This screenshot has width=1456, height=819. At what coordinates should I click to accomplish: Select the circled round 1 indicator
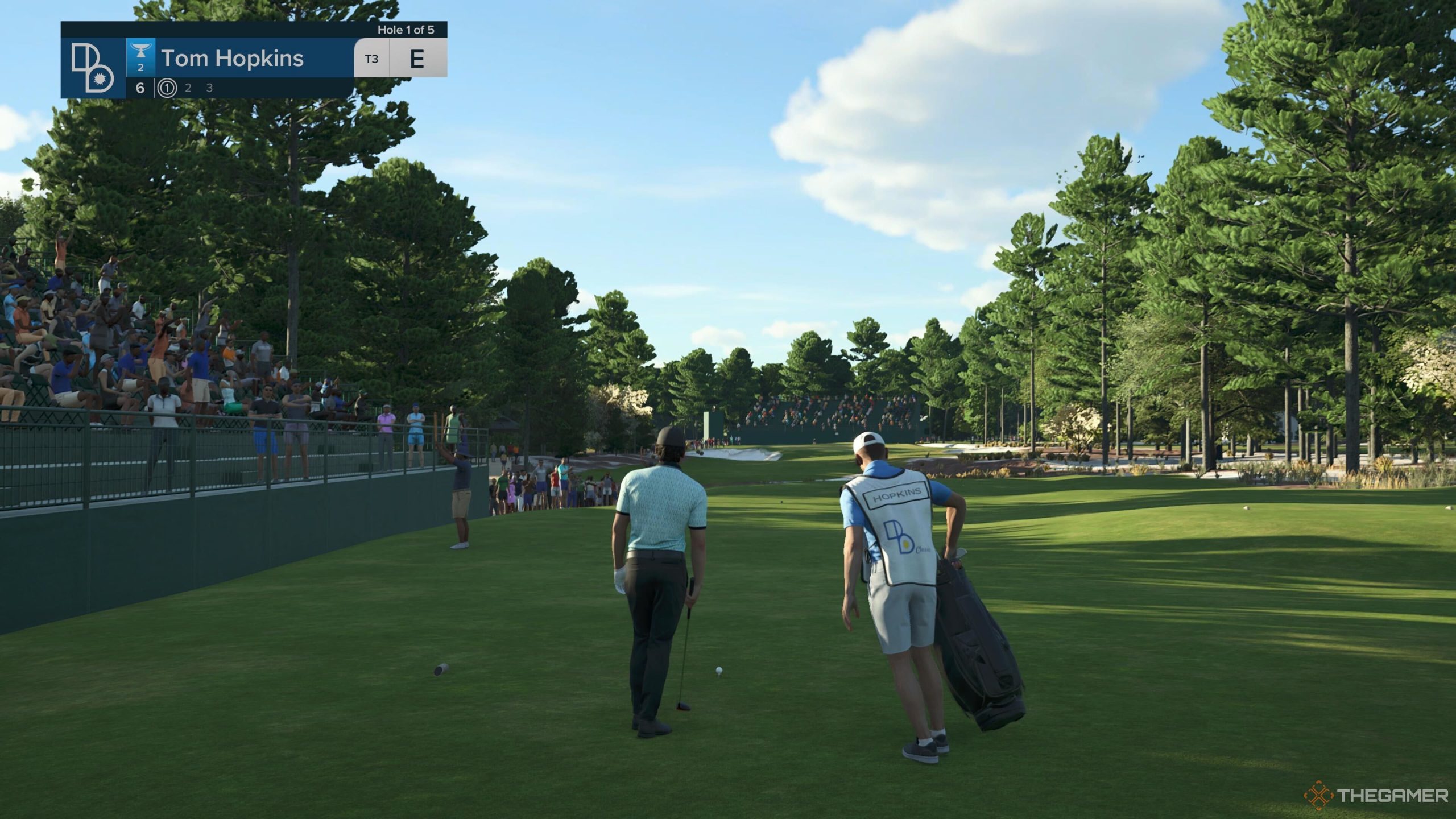[167, 88]
